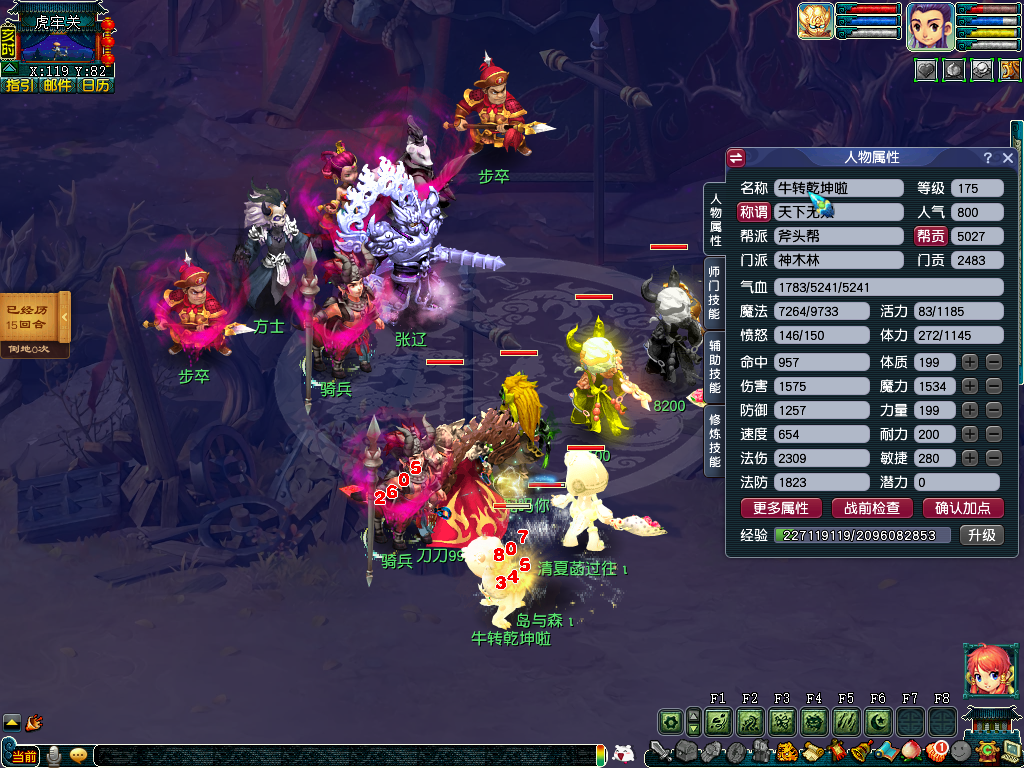The height and width of the screenshot is (768, 1024).
Task: Click the help question mark on character panel
Action: click(x=987, y=158)
